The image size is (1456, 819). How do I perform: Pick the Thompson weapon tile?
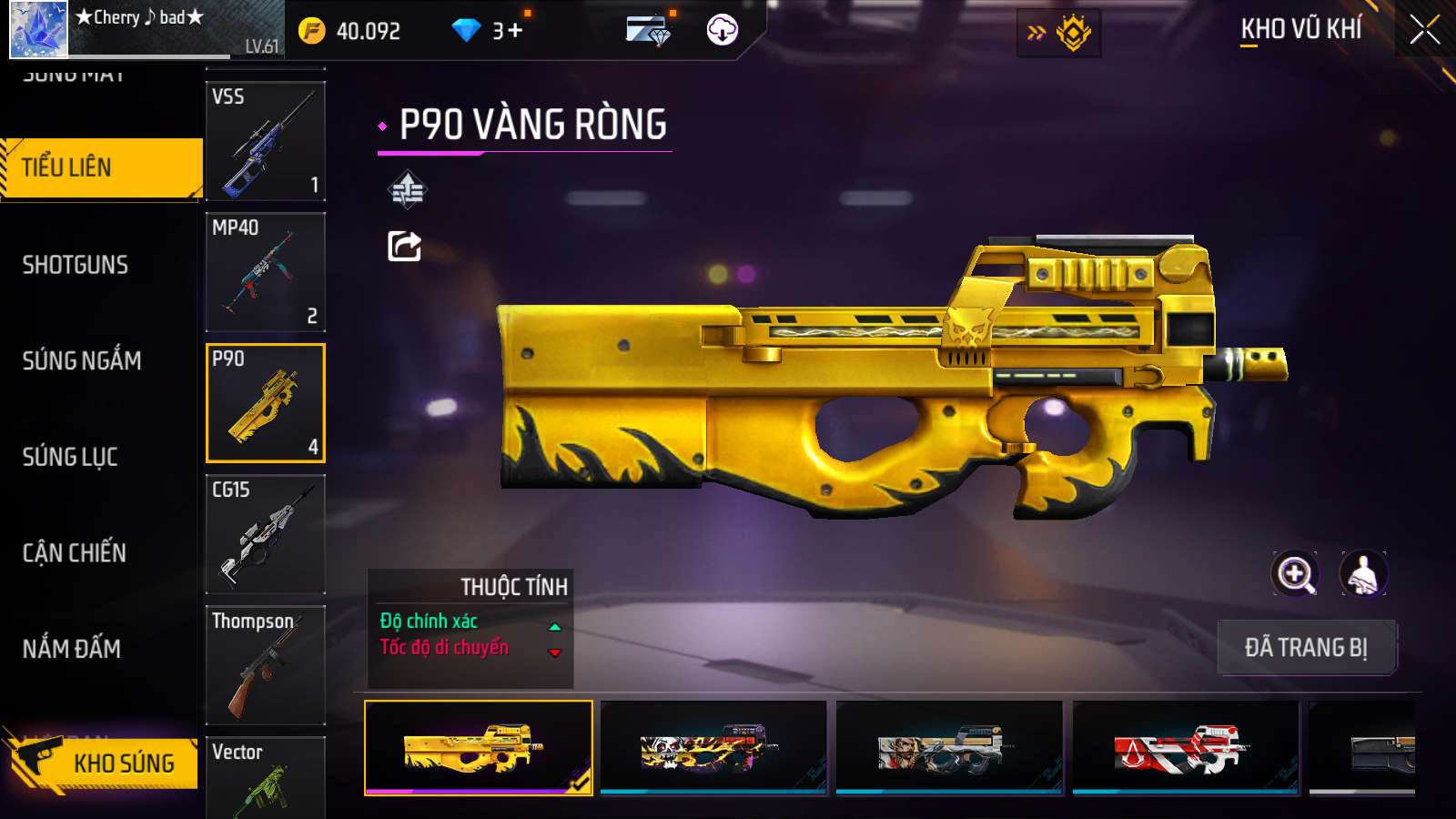266,665
